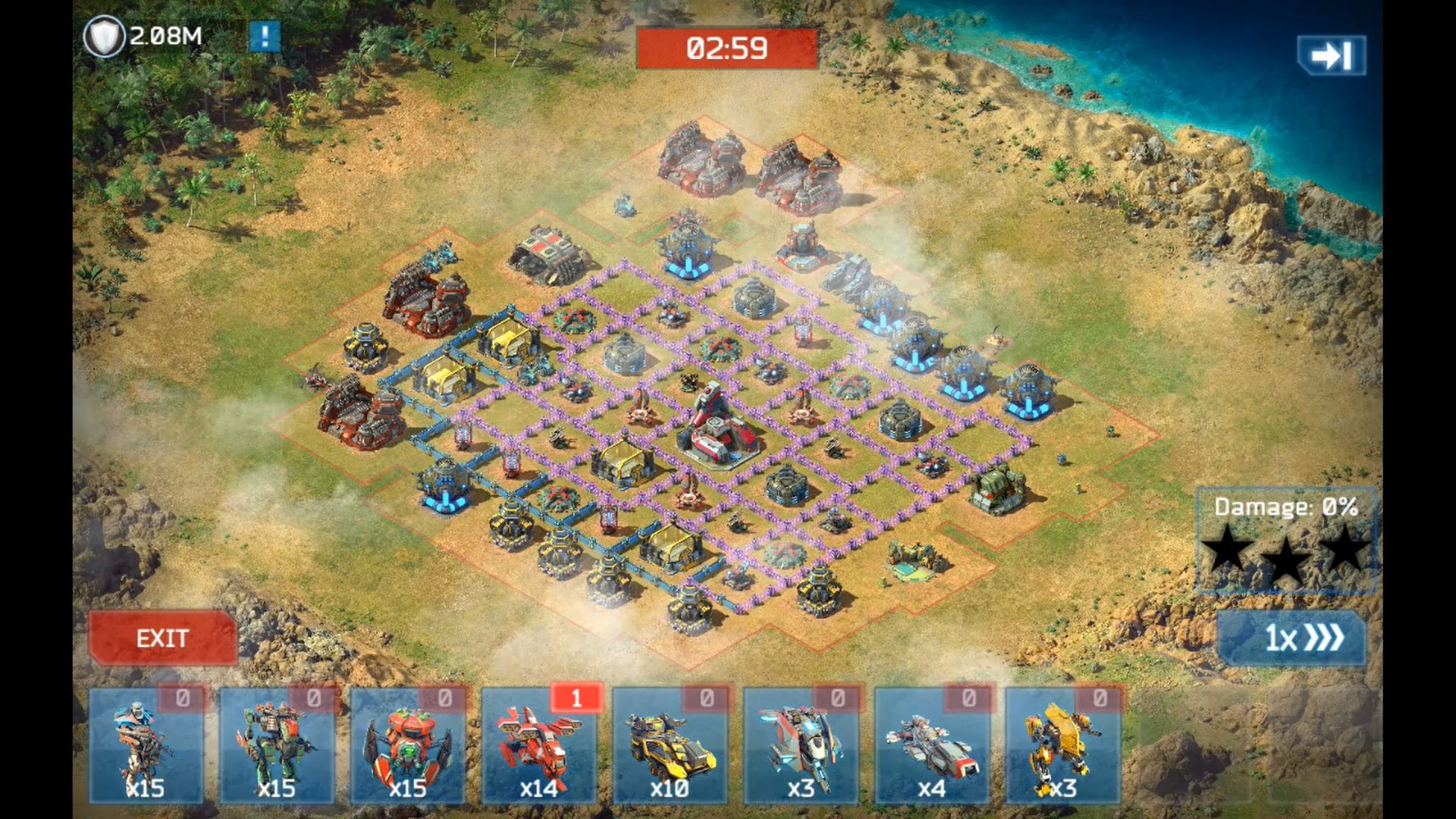Skip ahead with the arrow-to-bar button
The image size is (1456, 819).
1331,55
